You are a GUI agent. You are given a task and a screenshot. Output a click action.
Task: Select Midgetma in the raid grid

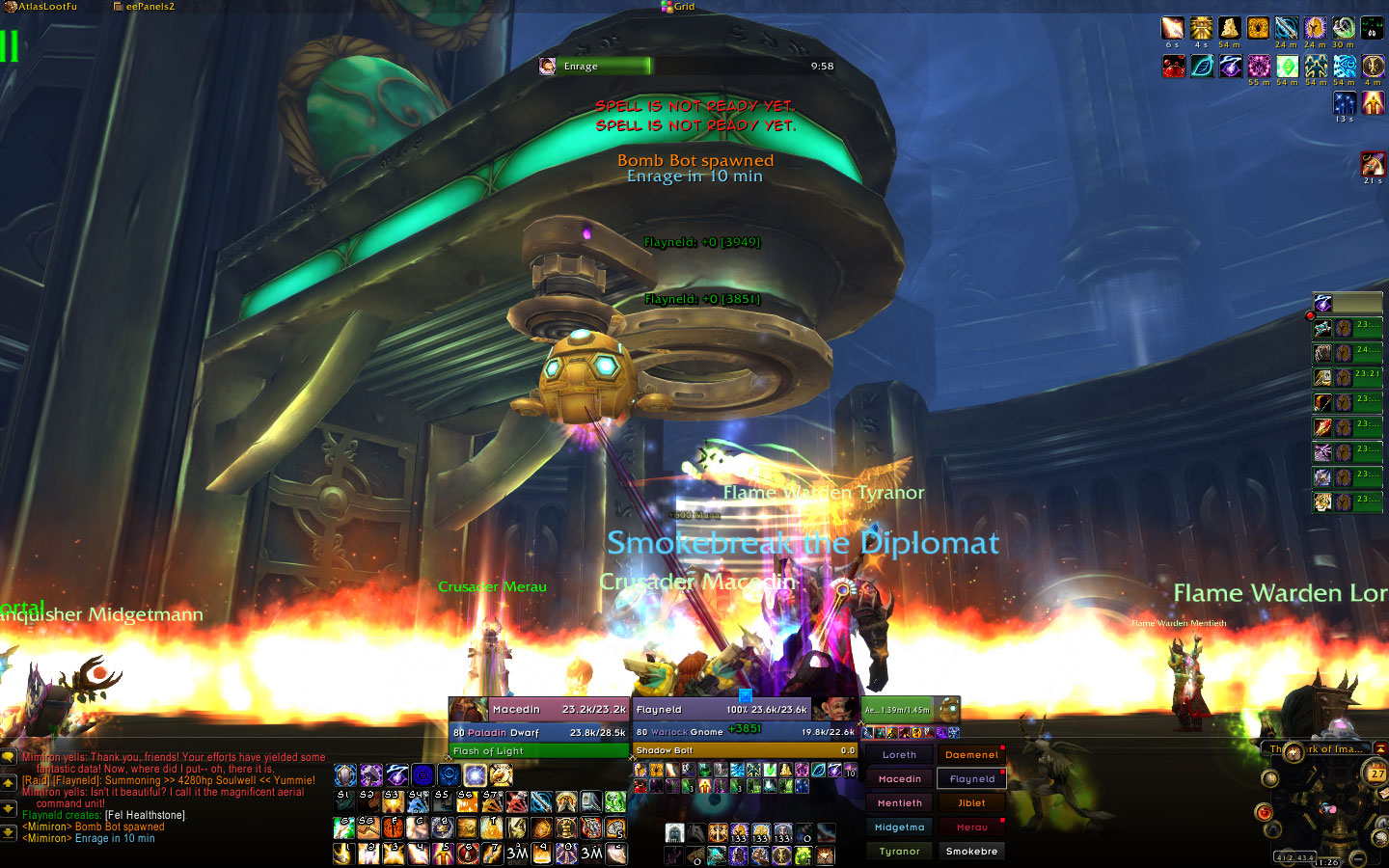pos(899,827)
